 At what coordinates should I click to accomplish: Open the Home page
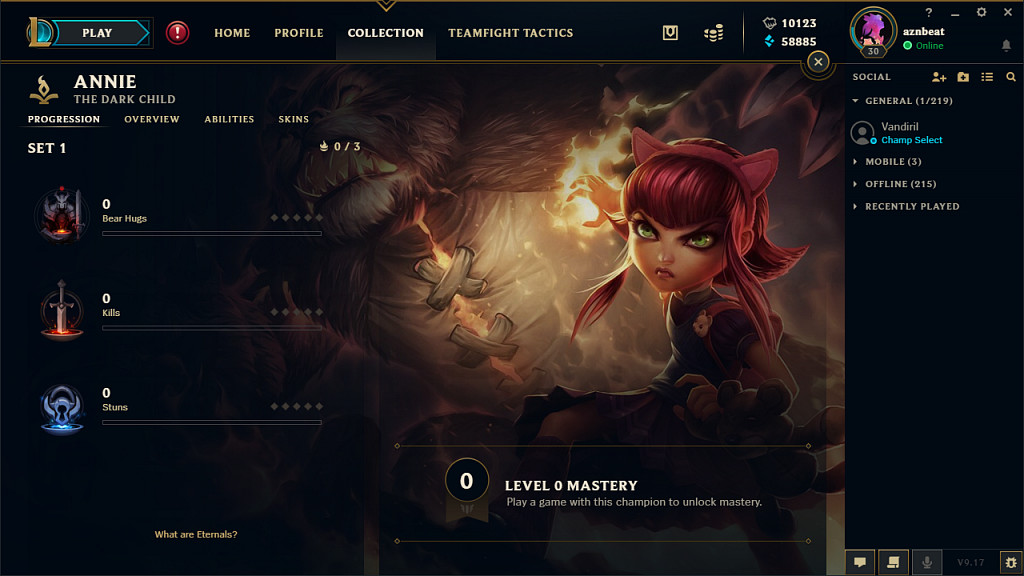click(x=232, y=33)
